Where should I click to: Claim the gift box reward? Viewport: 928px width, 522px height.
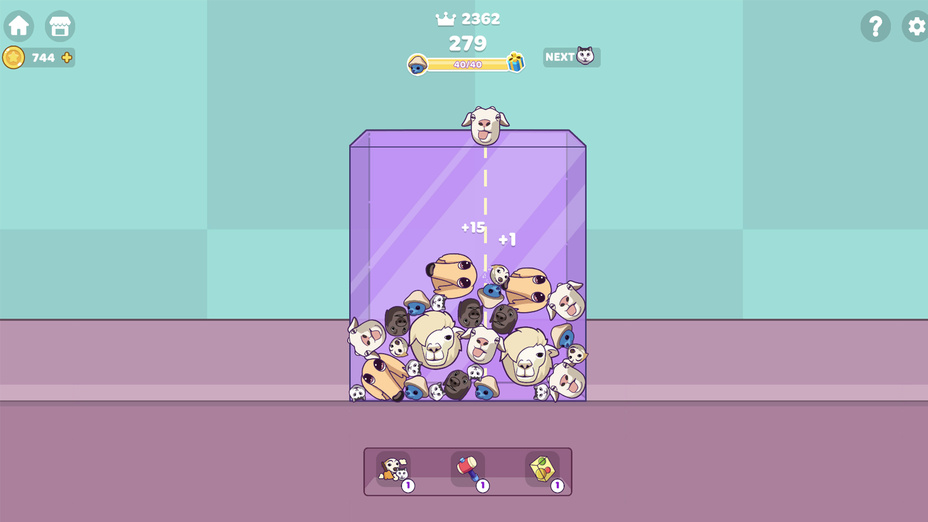coord(516,62)
